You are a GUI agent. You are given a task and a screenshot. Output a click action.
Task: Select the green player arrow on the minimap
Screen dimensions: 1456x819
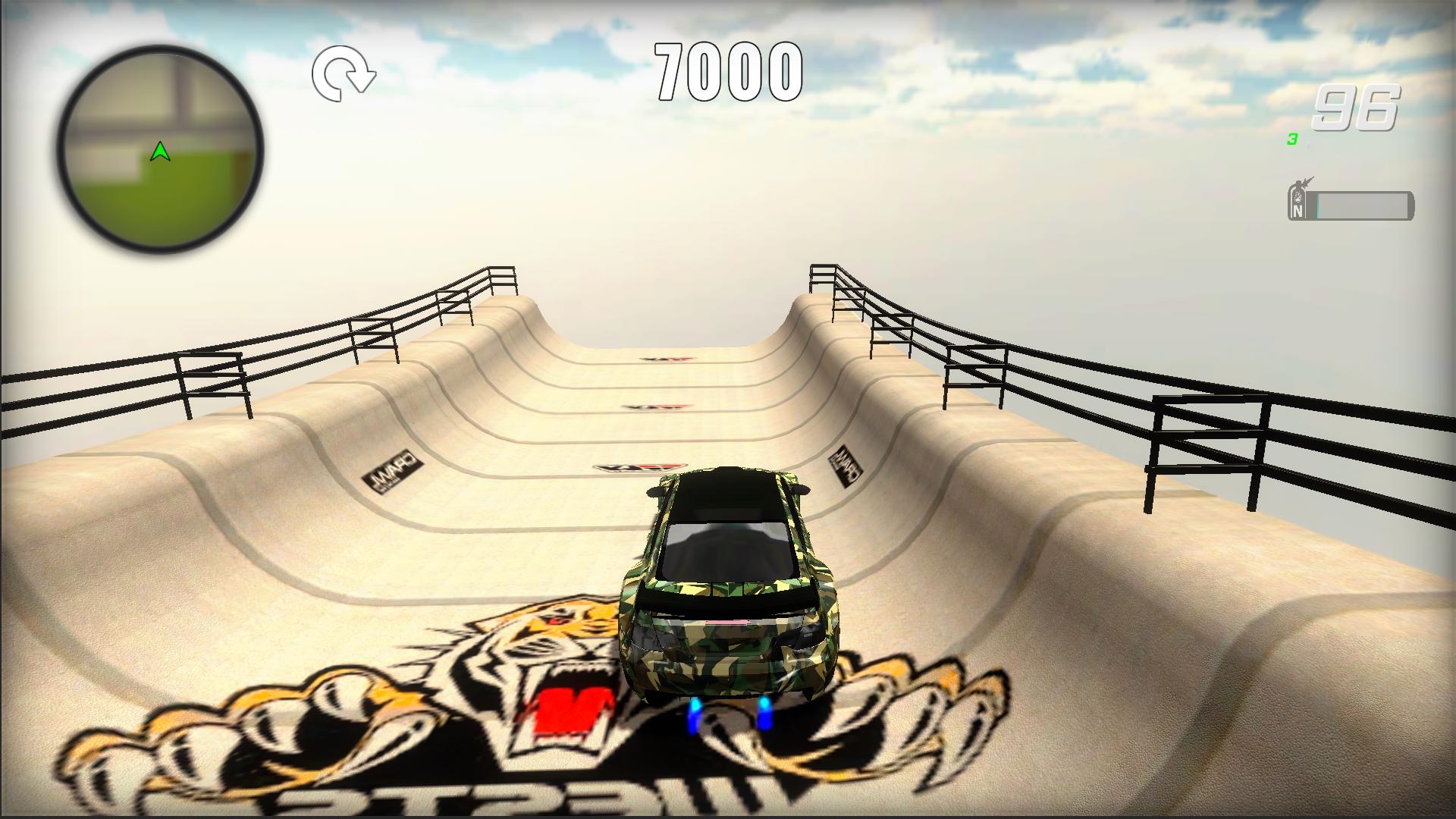click(x=160, y=152)
